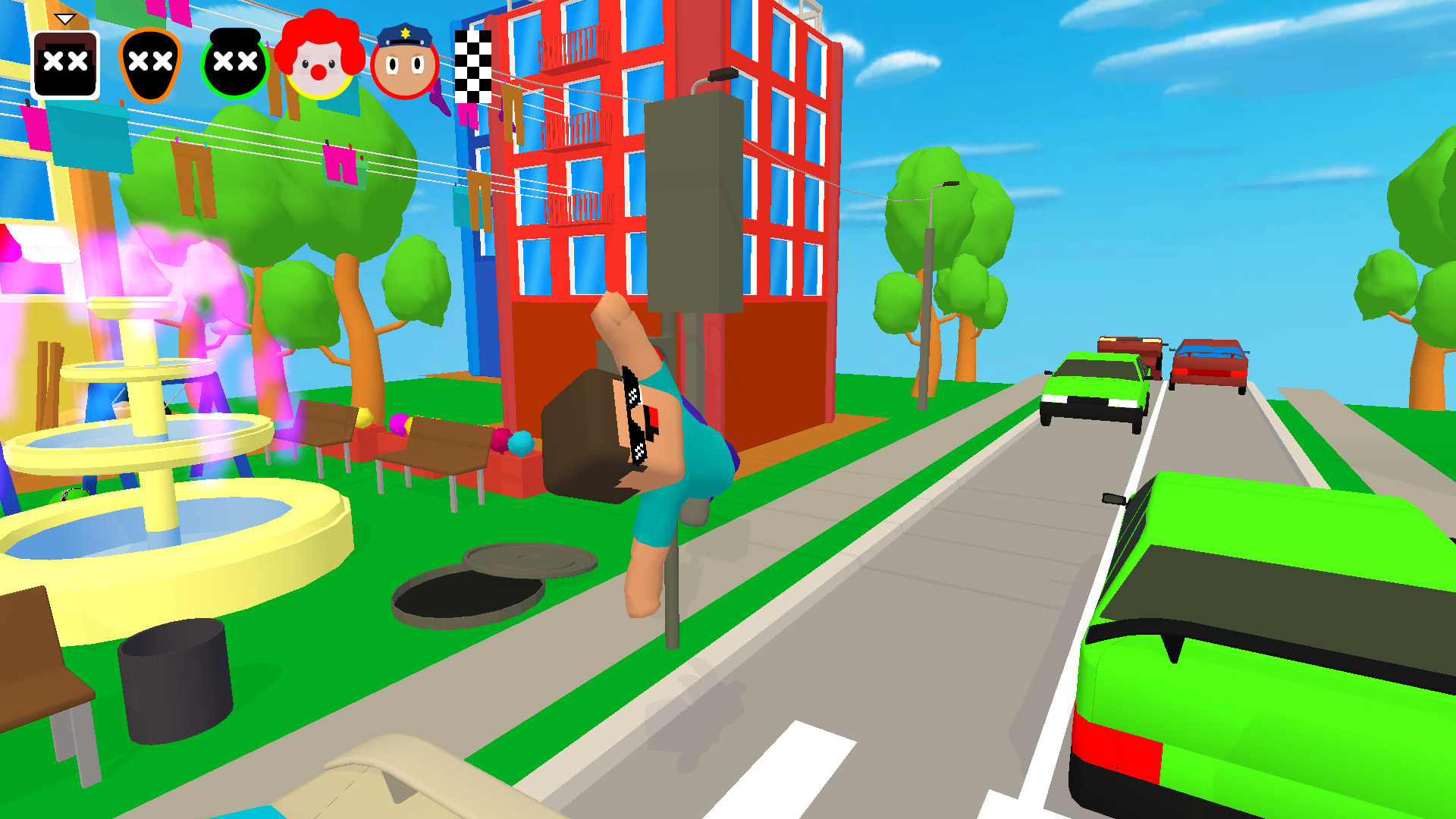Viewport: 1456px width, 819px height.
Task: Select the orange-outlined defeated enemy avatar
Action: tap(150, 62)
